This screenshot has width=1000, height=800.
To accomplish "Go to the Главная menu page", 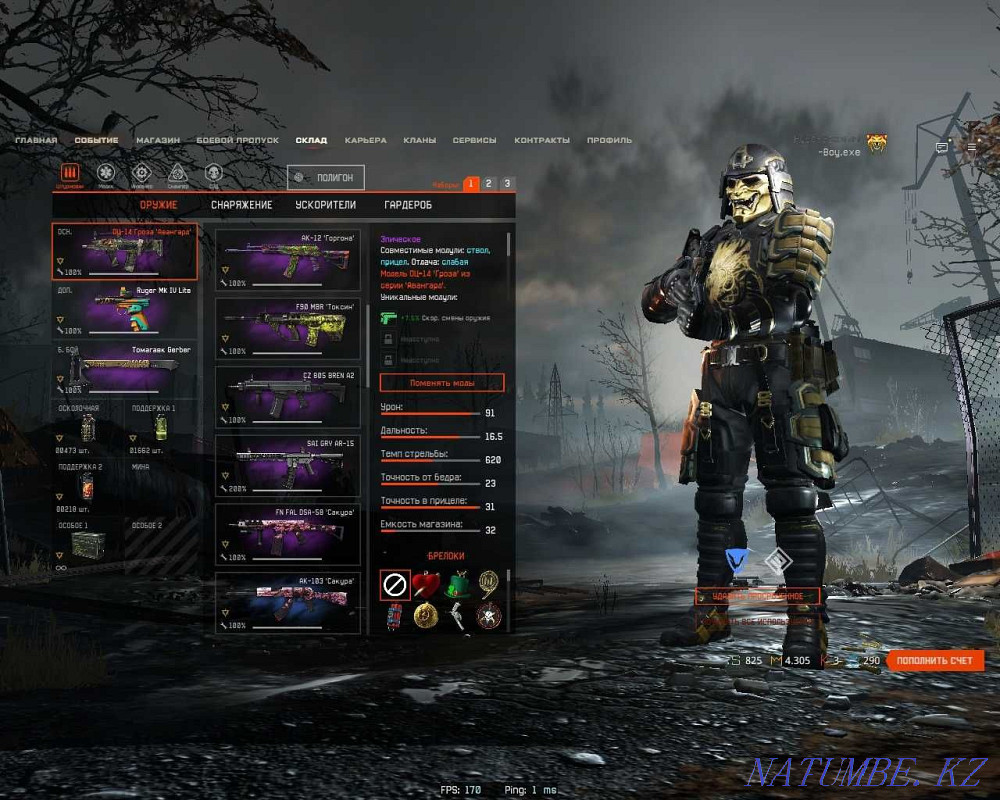I will click(36, 141).
